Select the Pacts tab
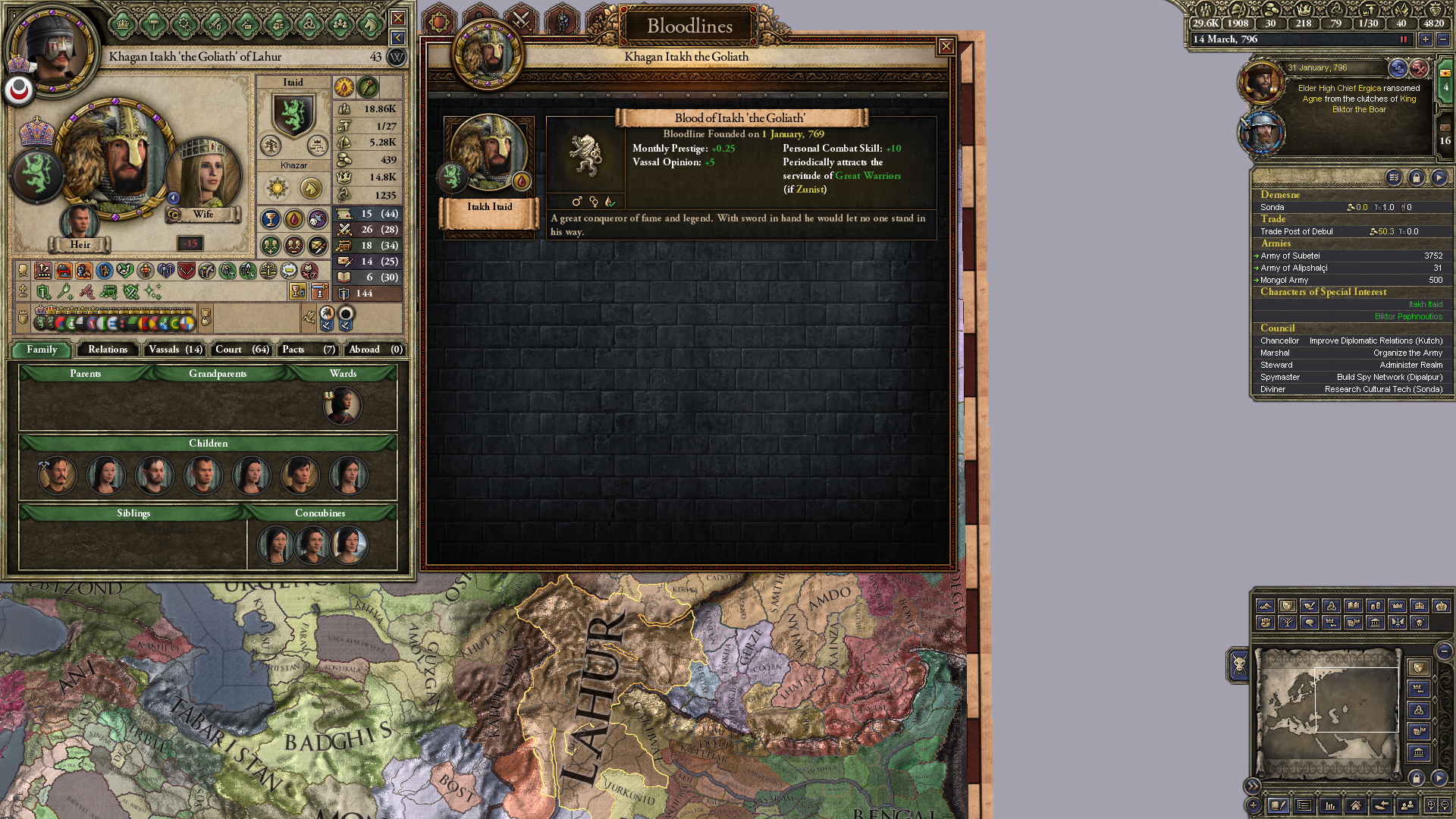This screenshot has width=1456, height=819. click(x=307, y=350)
